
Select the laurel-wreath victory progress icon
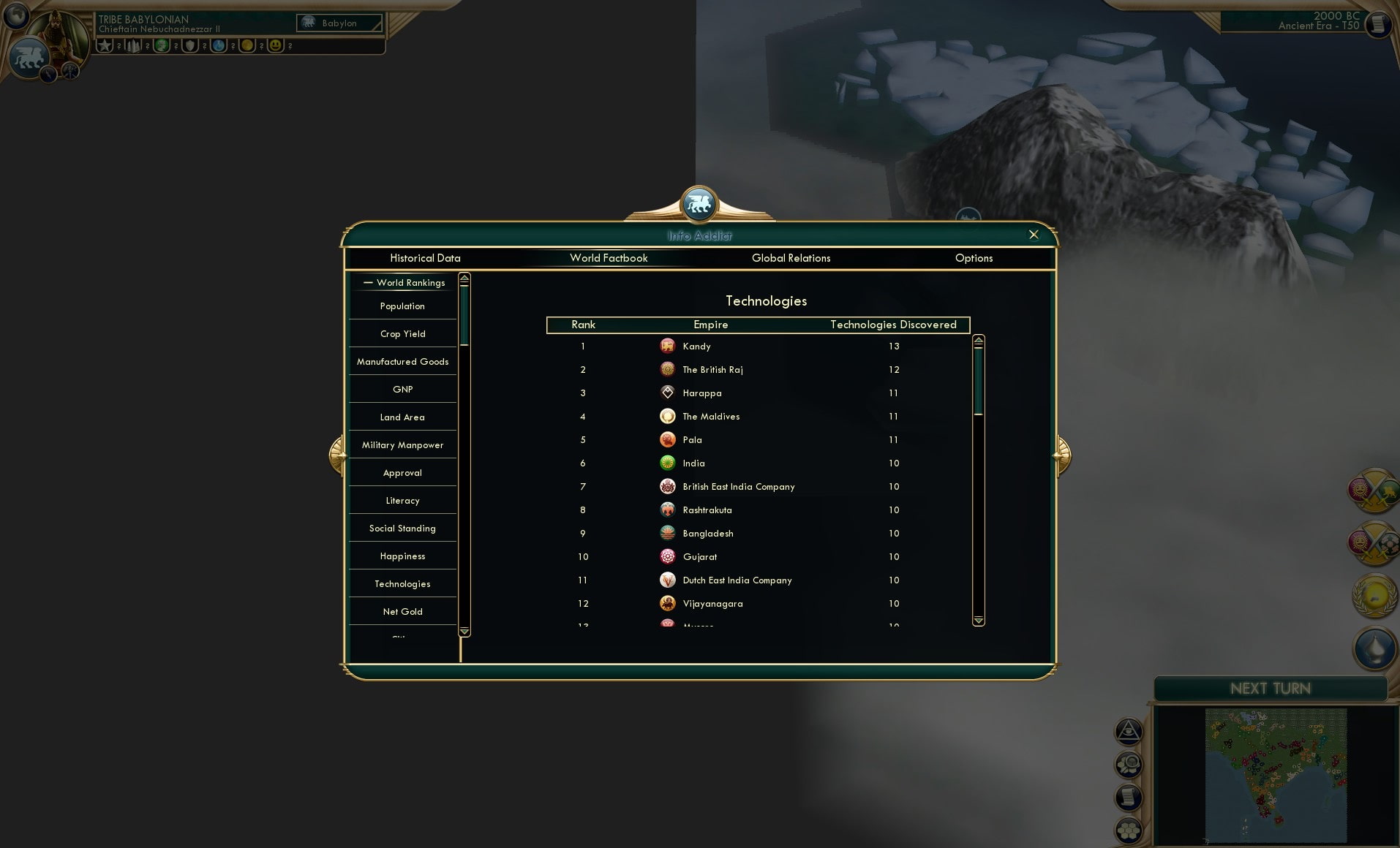pyautogui.click(x=1373, y=594)
